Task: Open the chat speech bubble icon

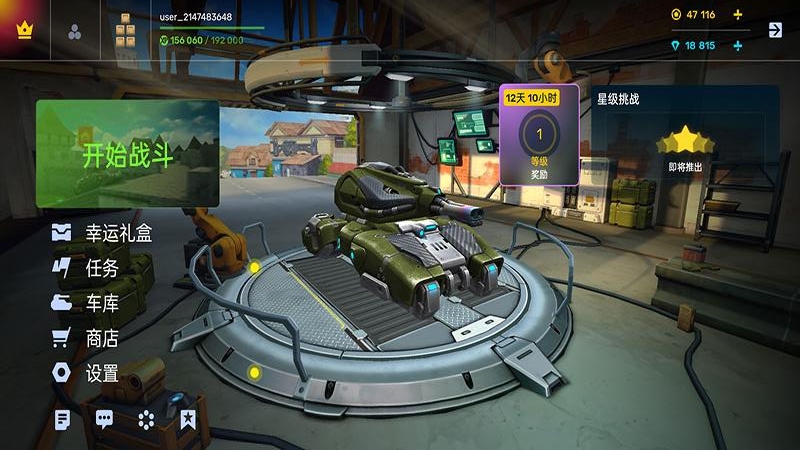Action: coord(104,420)
